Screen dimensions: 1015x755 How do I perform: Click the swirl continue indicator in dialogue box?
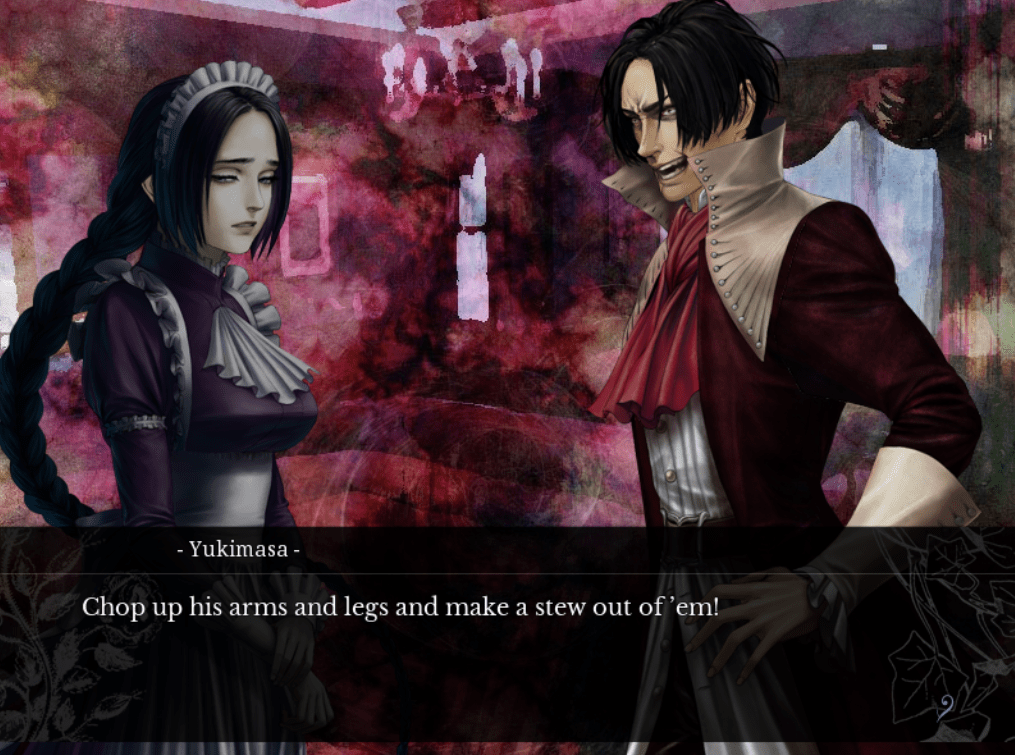point(946,705)
